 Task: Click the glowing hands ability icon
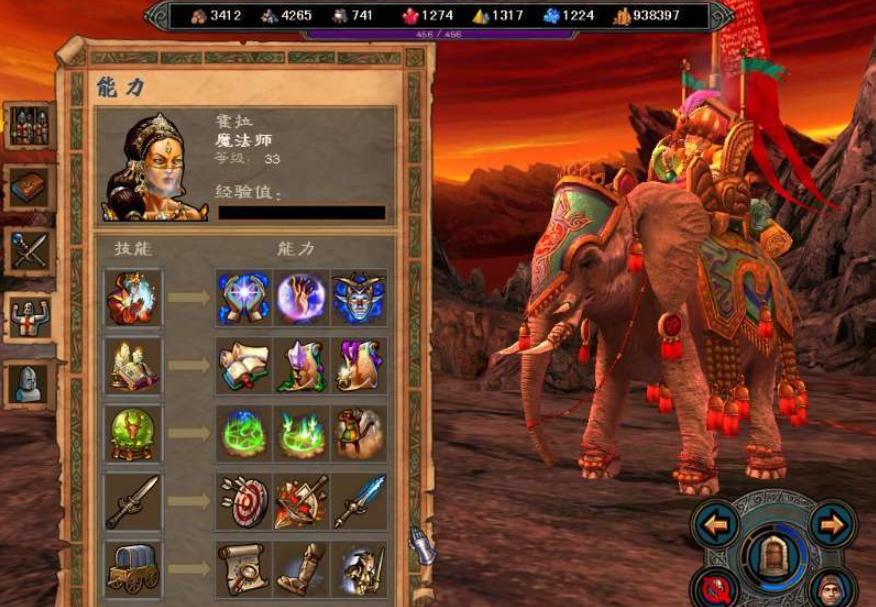tap(244, 298)
